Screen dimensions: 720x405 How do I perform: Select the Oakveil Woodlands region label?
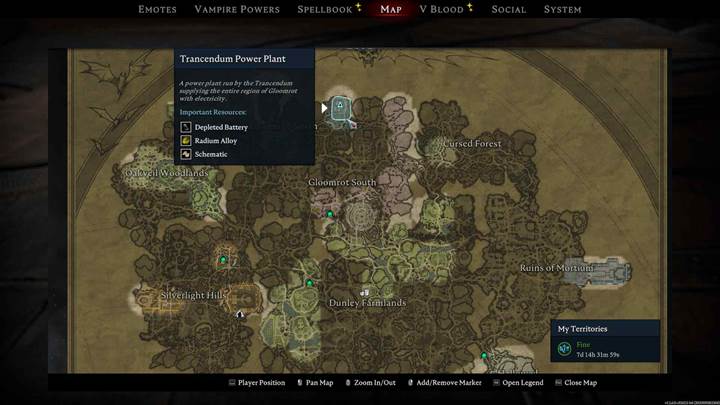tap(167, 173)
